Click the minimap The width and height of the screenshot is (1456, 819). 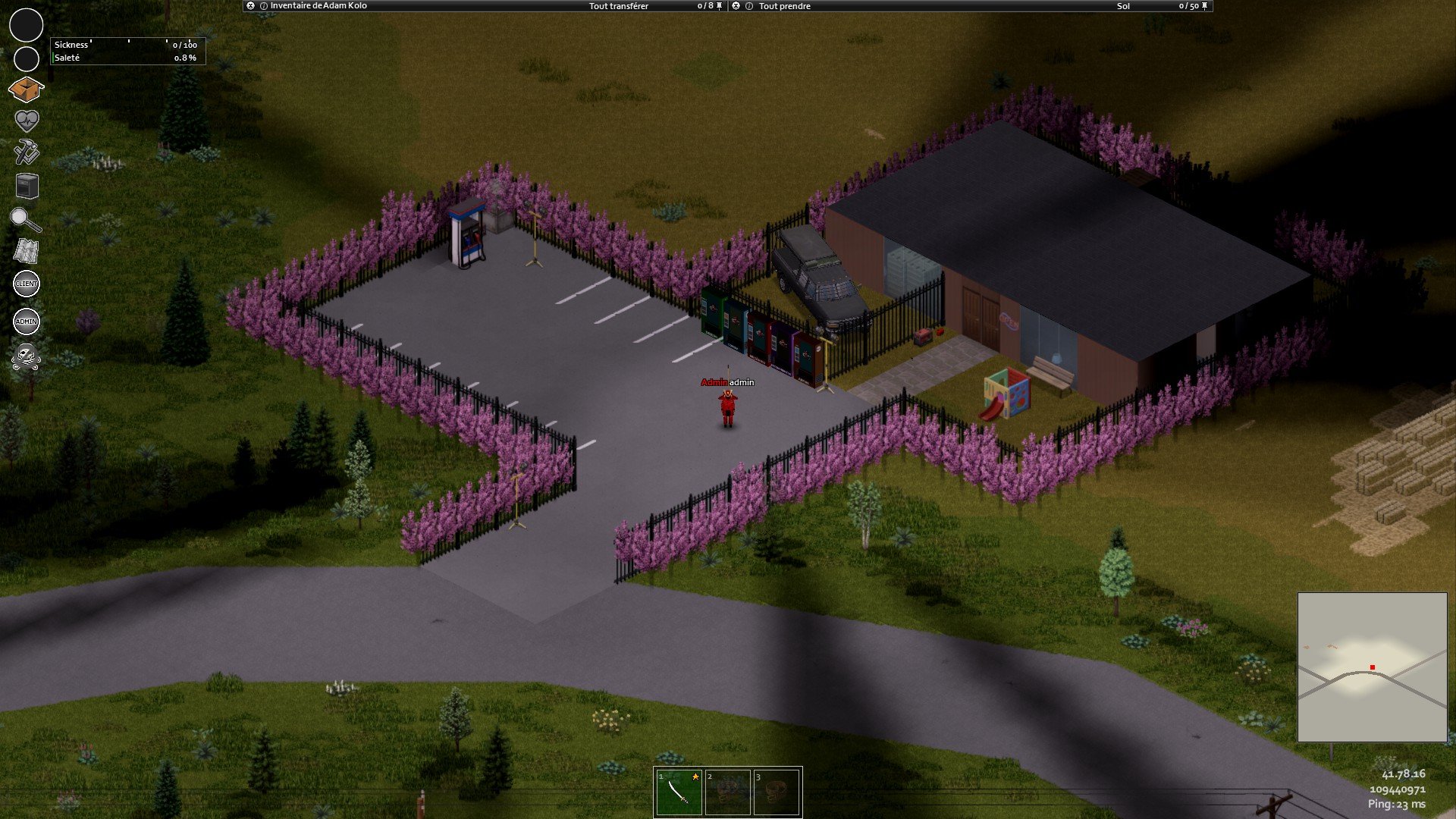click(x=1372, y=667)
